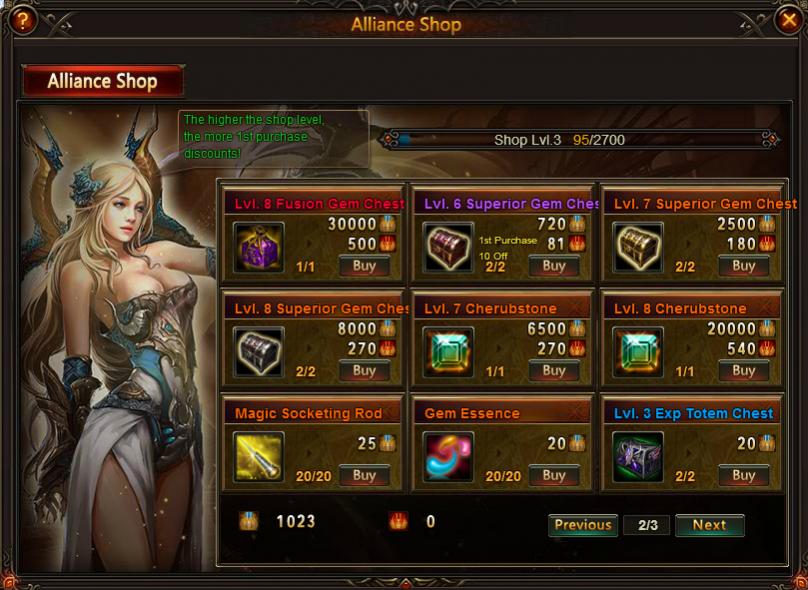Viewport: 808px width, 590px height.
Task: Open the help question mark button
Action: point(19,19)
